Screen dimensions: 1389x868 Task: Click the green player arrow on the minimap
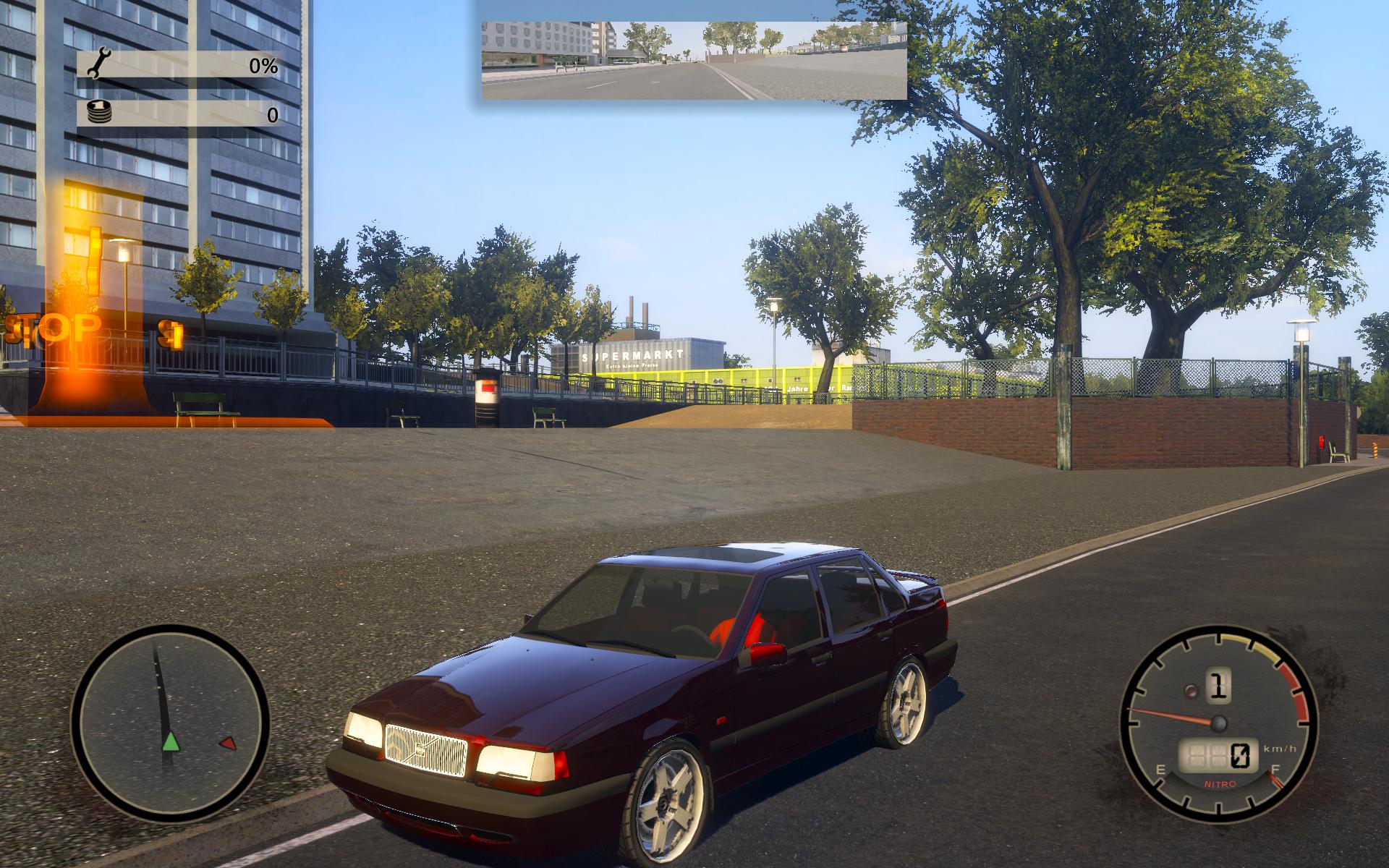click(169, 741)
